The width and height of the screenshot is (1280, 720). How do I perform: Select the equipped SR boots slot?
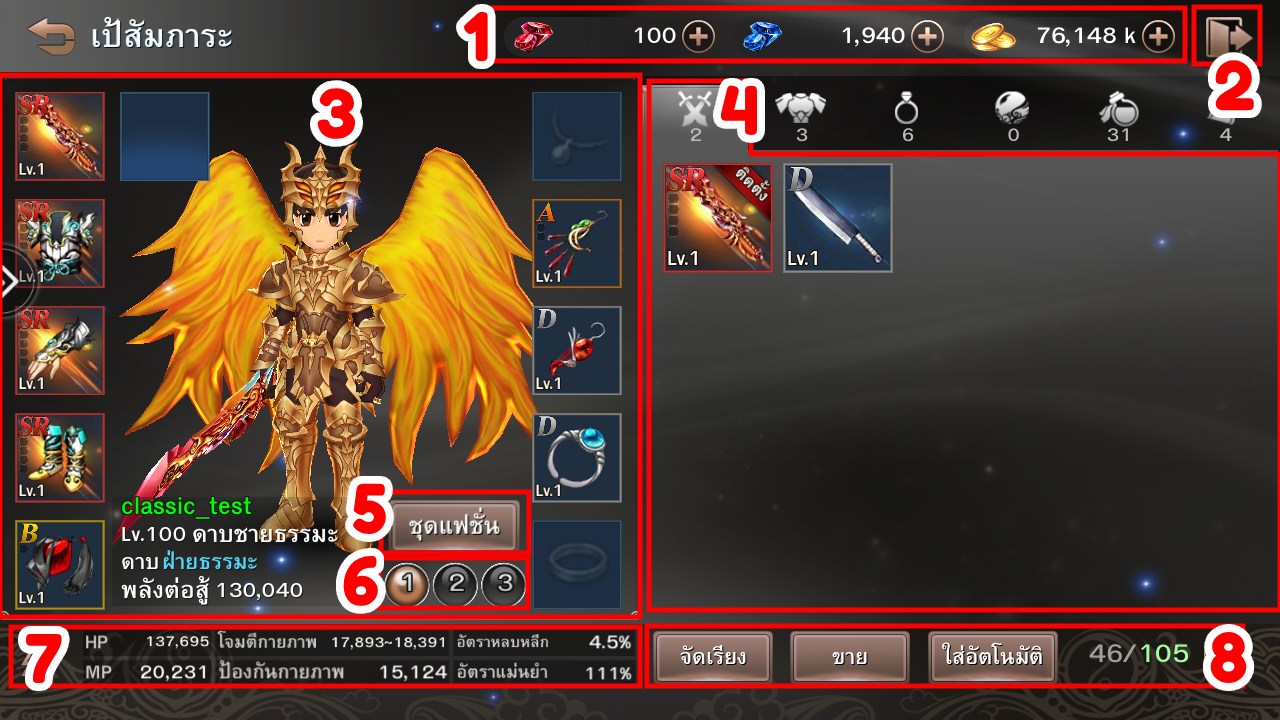(x=60, y=457)
